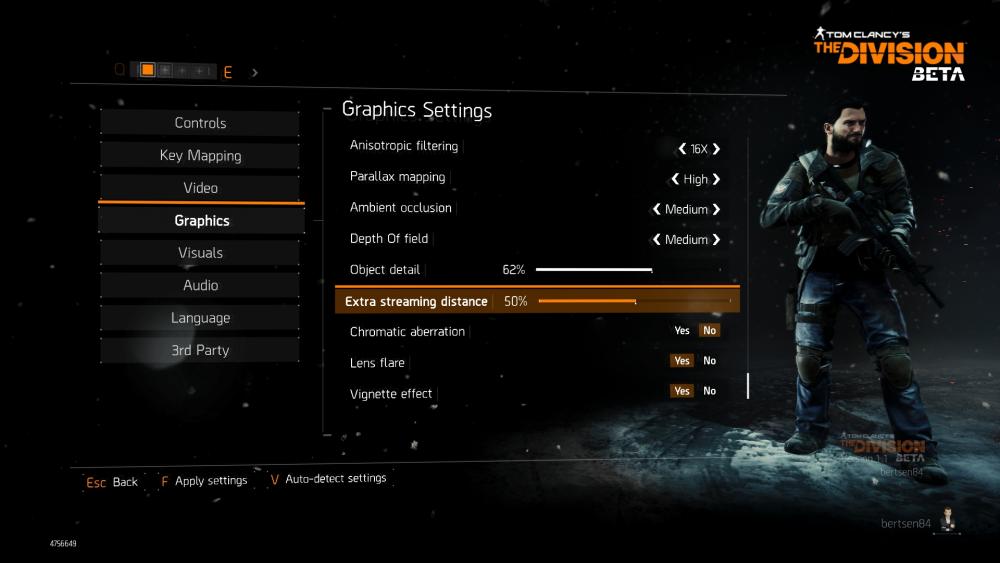Screen dimensions: 1000x563
Task: Set Lens flare to No
Action: click(710, 361)
